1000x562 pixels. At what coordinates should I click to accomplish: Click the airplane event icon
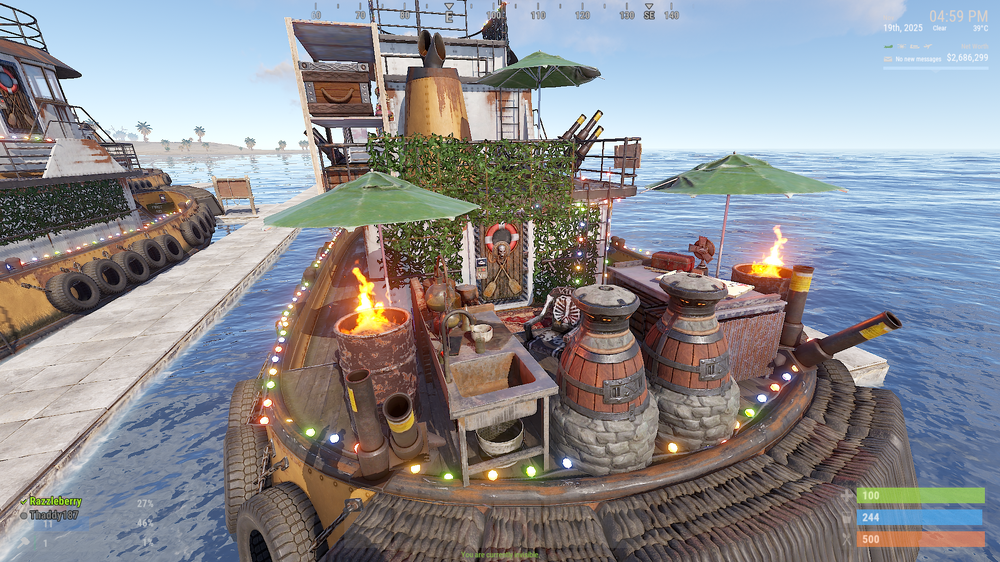(928, 46)
